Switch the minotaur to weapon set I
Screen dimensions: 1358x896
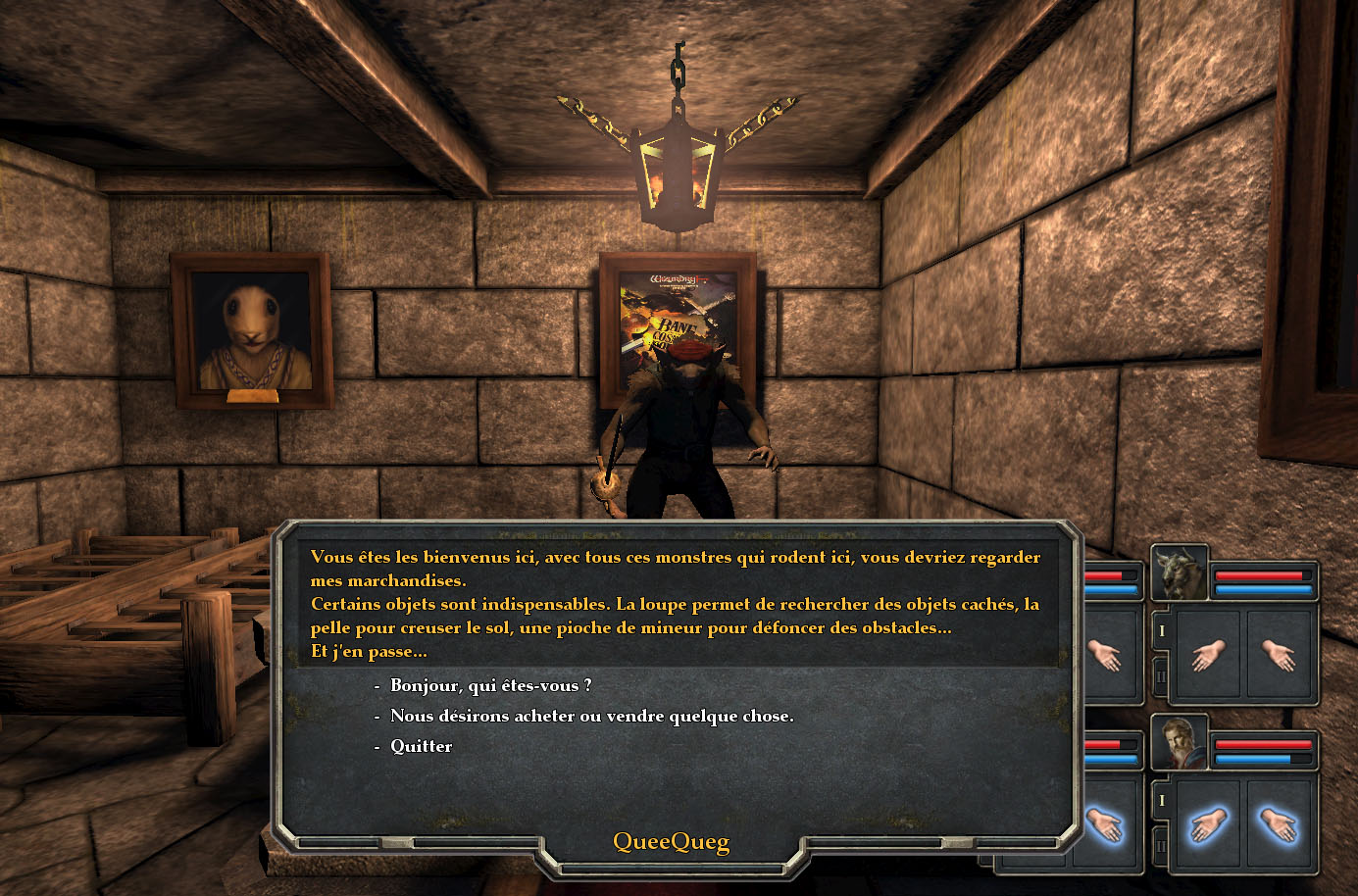1162,631
